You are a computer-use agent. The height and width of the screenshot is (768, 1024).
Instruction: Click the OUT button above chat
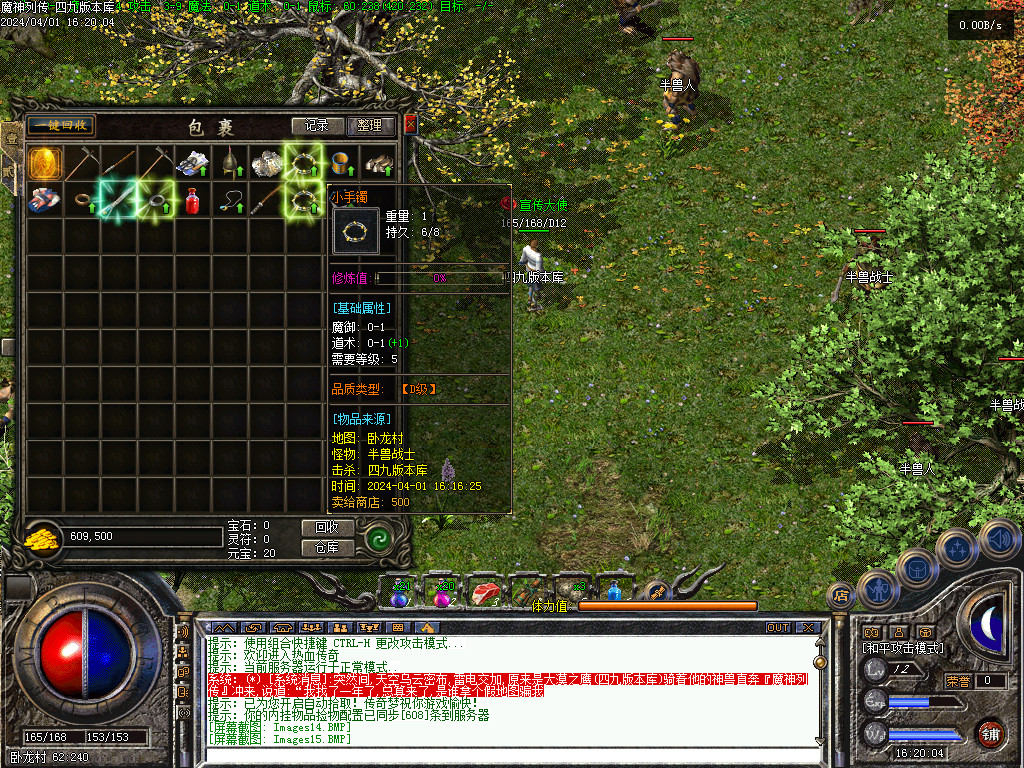778,627
